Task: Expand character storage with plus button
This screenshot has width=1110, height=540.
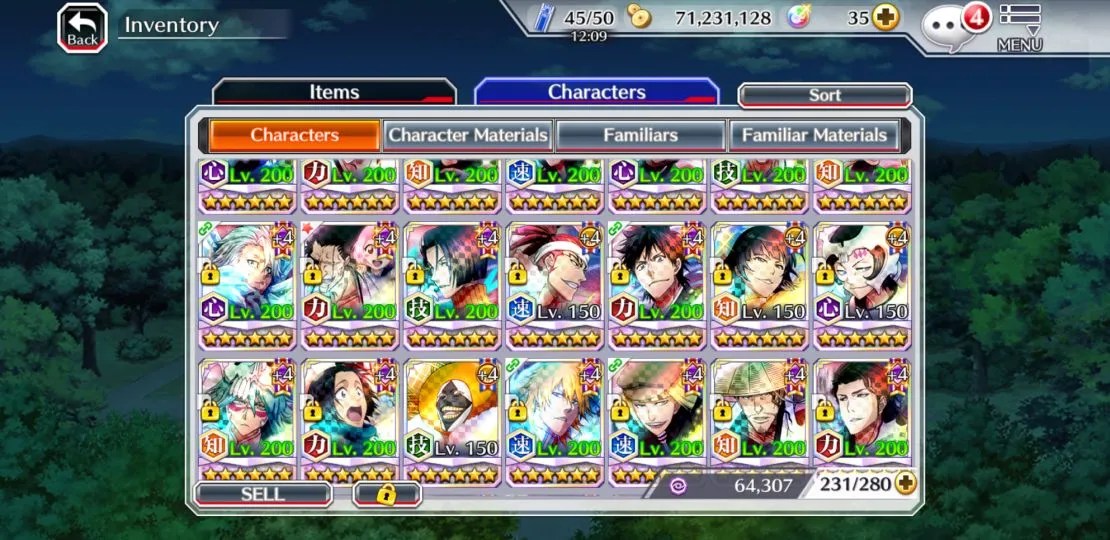Action: coord(906,484)
